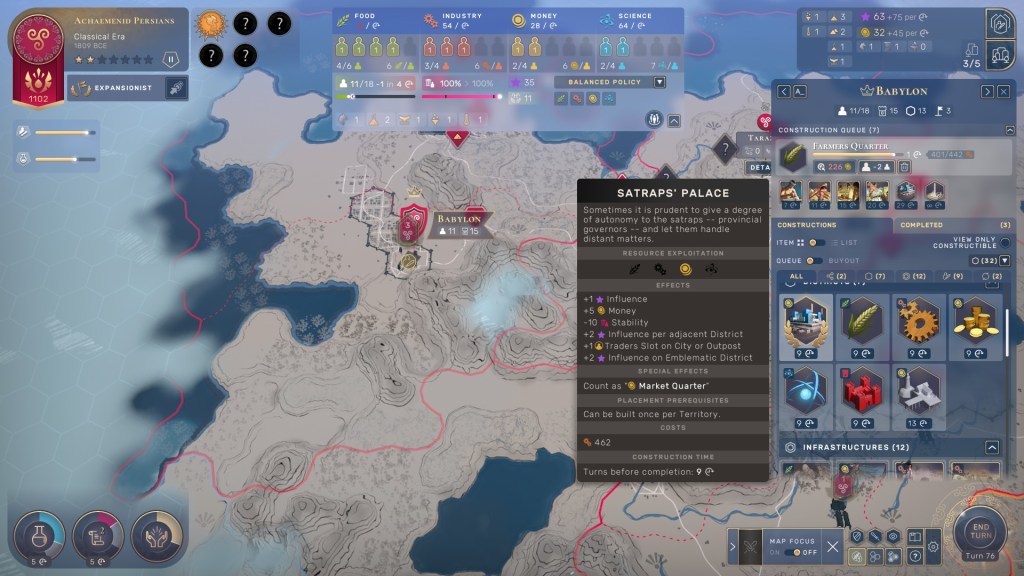The image size is (1024, 576).
Task: Toggle the Queue / Buyout switch
Action: 816,261
